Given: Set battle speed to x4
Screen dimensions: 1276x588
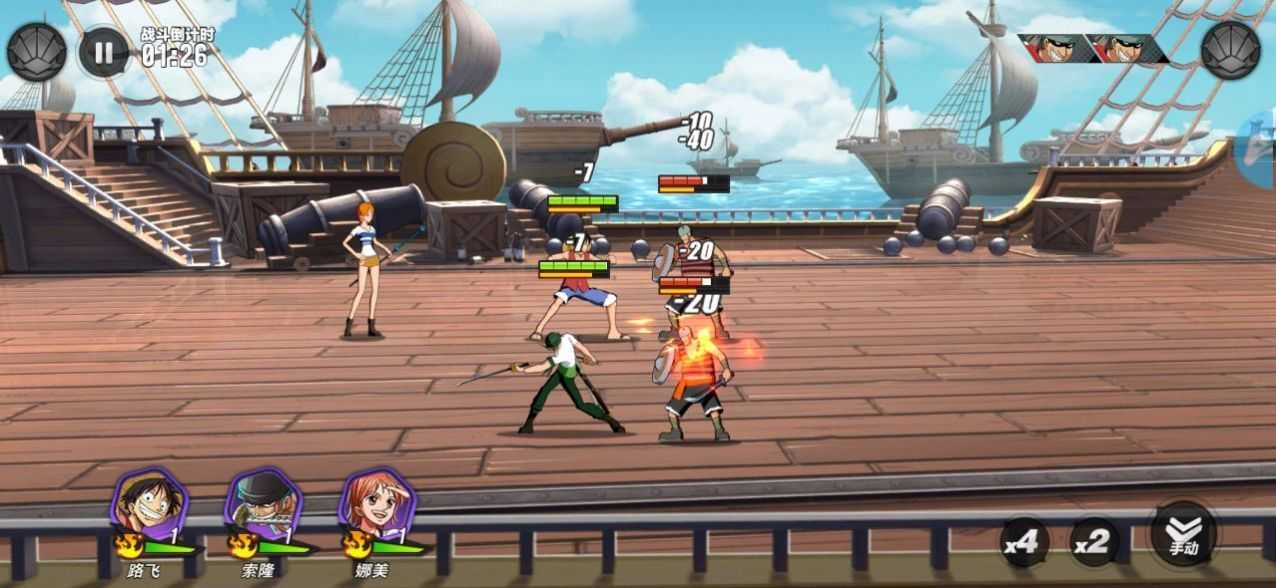Looking at the screenshot, I should coord(1025,543).
